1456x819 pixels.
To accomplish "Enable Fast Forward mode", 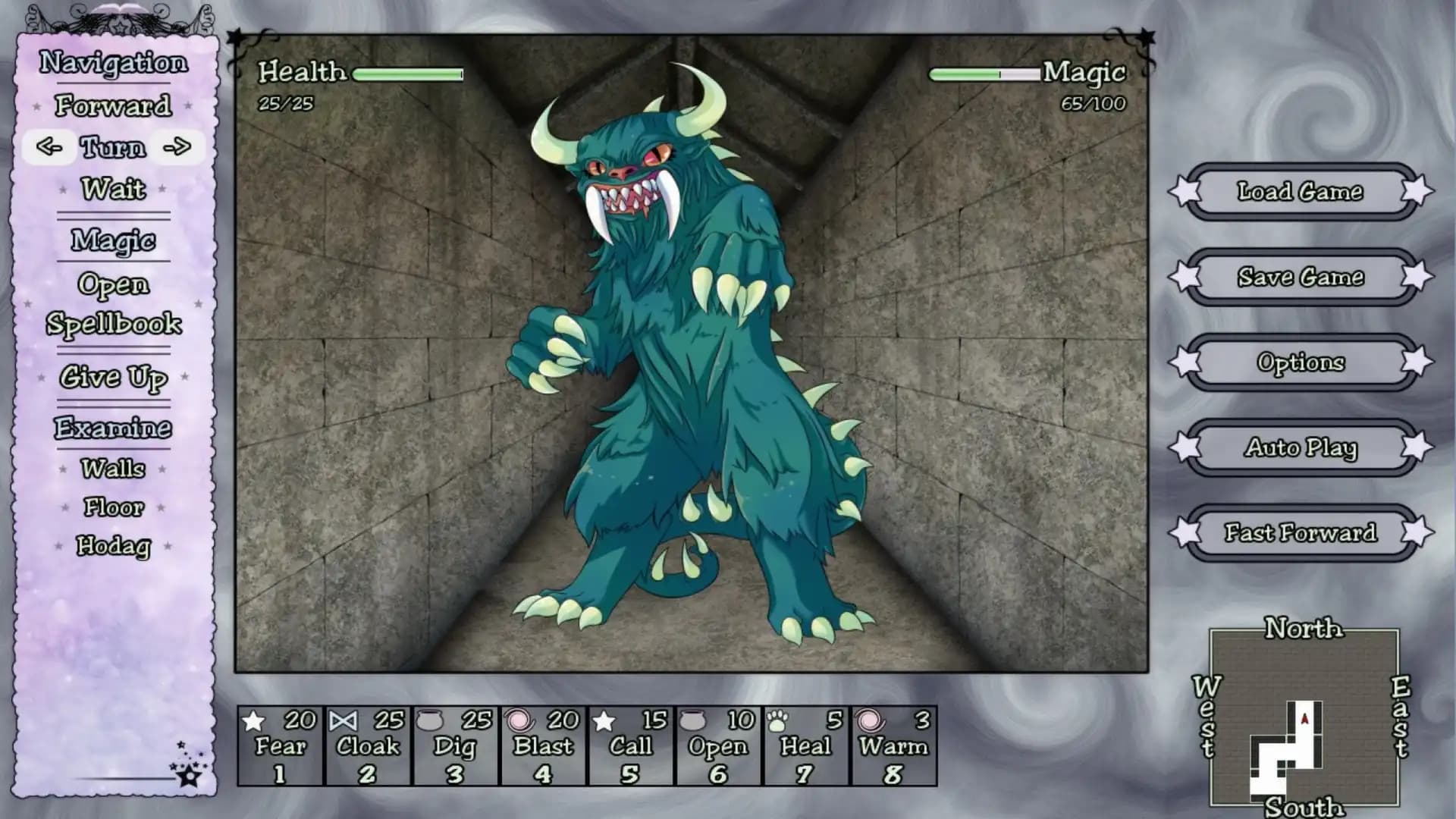I will click(x=1300, y=533).
